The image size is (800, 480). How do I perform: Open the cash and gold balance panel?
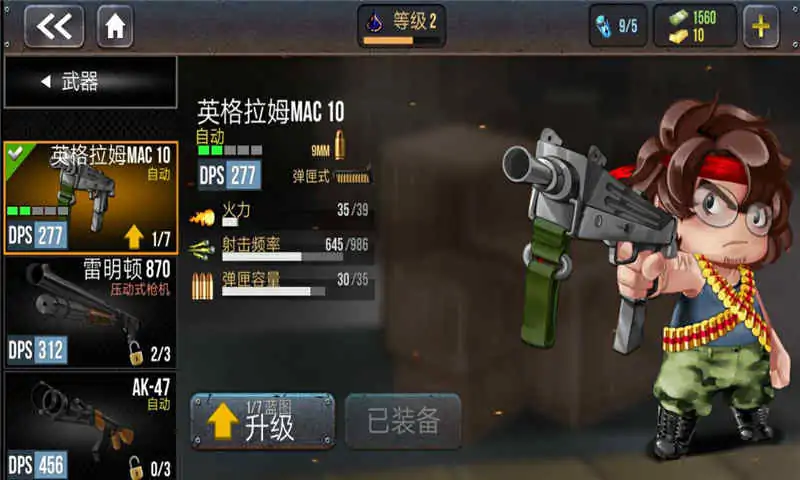click(695, 26)
